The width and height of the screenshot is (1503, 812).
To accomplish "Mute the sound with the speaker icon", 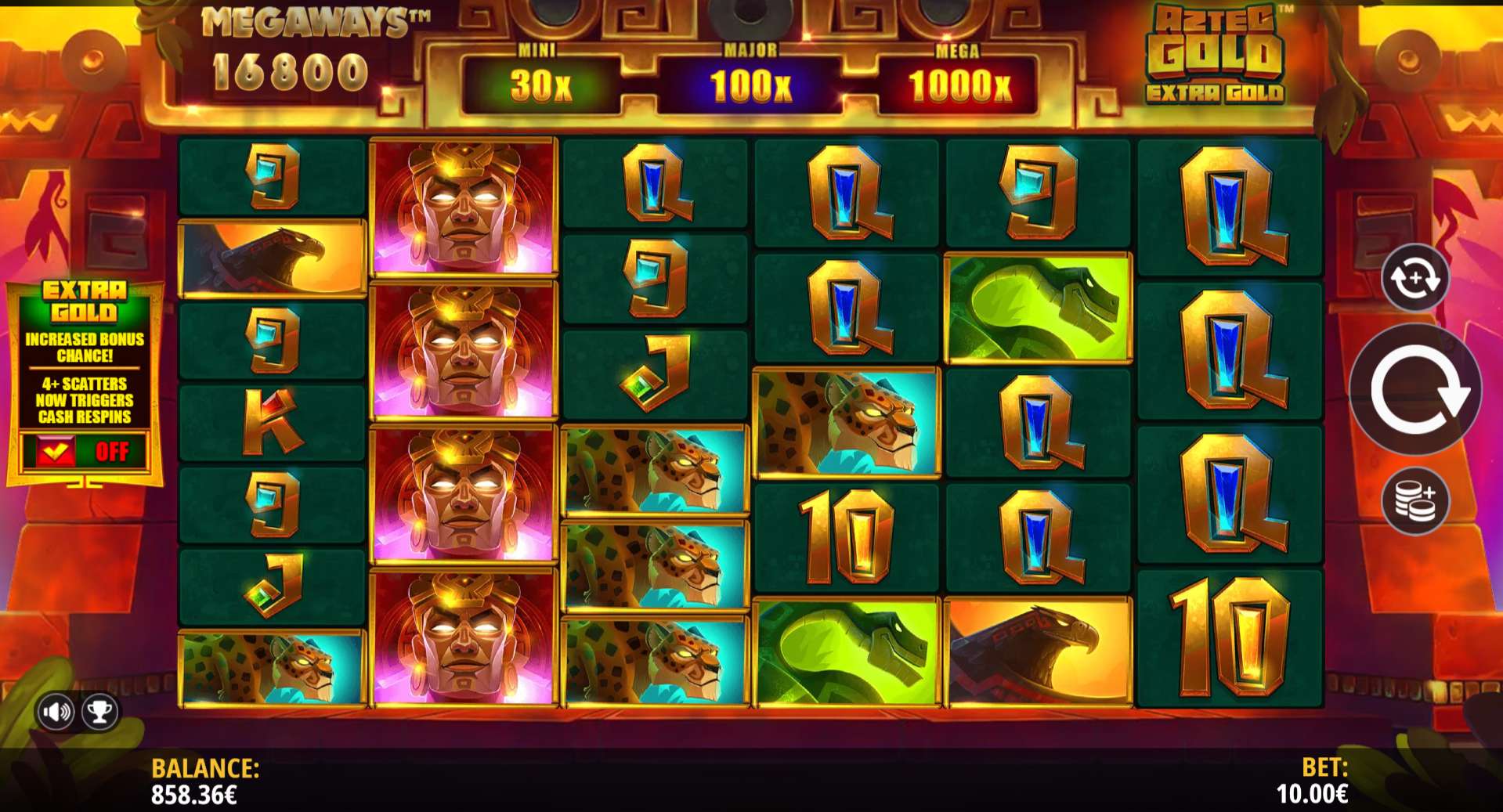I will (x=56, y=712).
